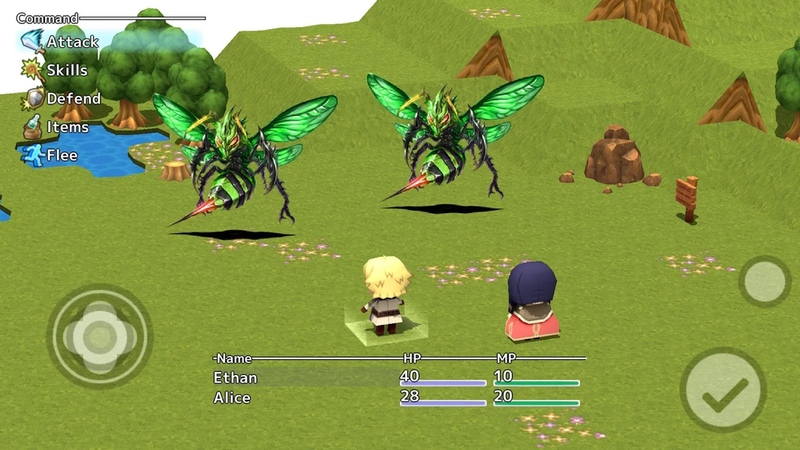Viewport: 800px width, 450px height.
Task: Open the Skills command list
Action: (56, 71)
